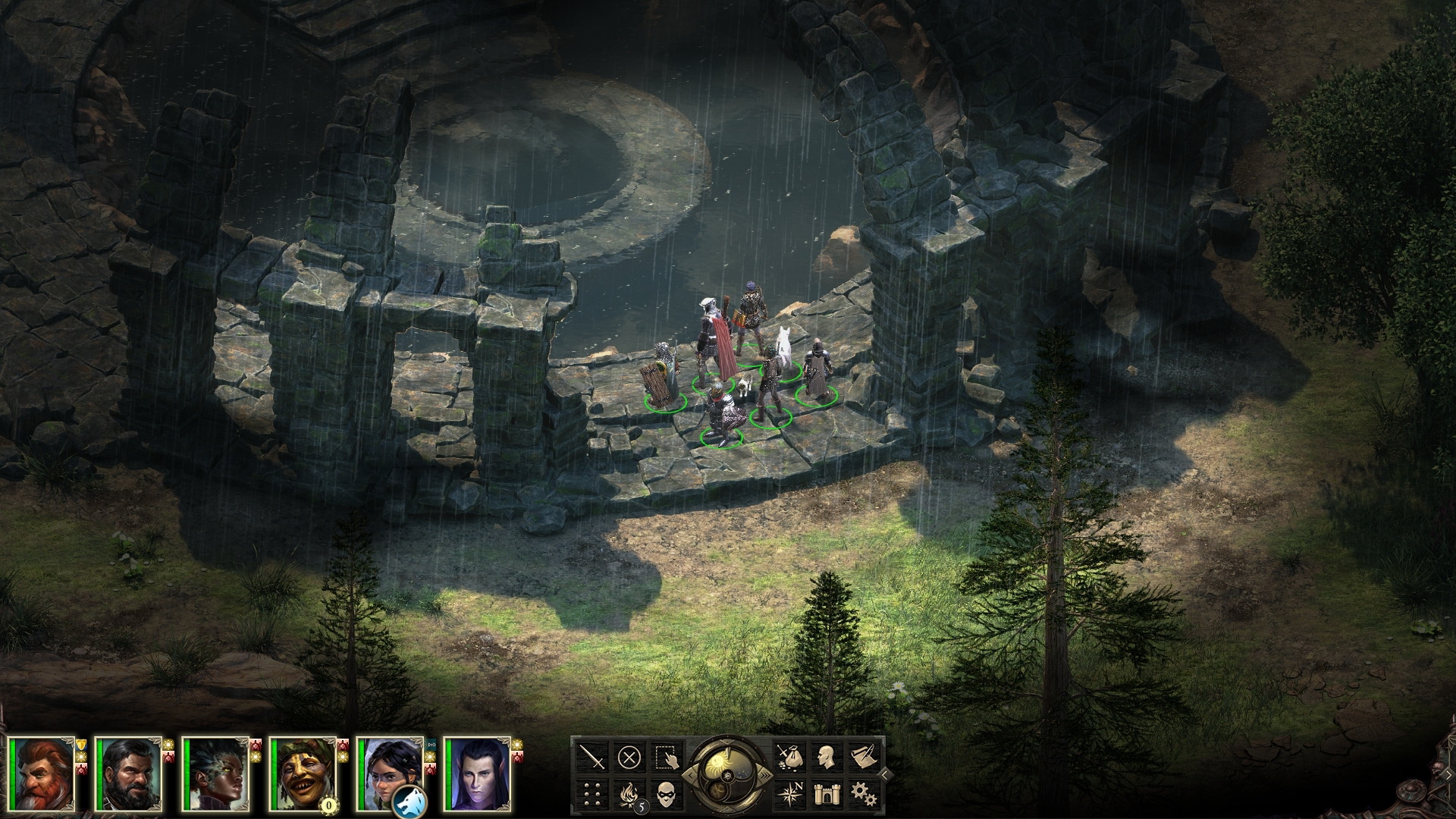Open the Stronghold screen with the castle icon
This screenshot has width=1456, height=819.
(x=827, y=793)
